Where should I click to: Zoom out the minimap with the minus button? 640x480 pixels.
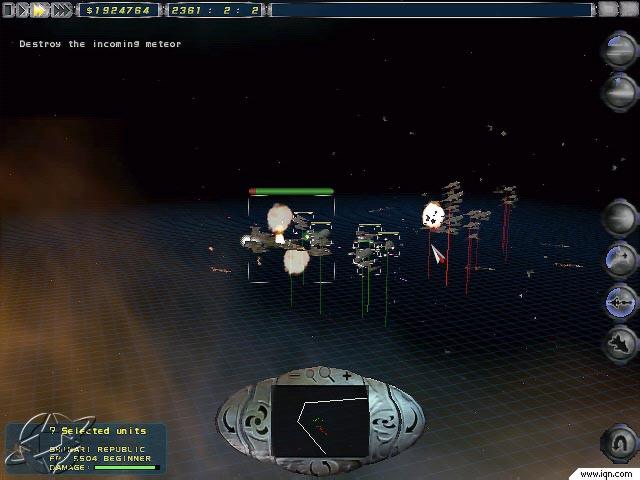[296, 376]
